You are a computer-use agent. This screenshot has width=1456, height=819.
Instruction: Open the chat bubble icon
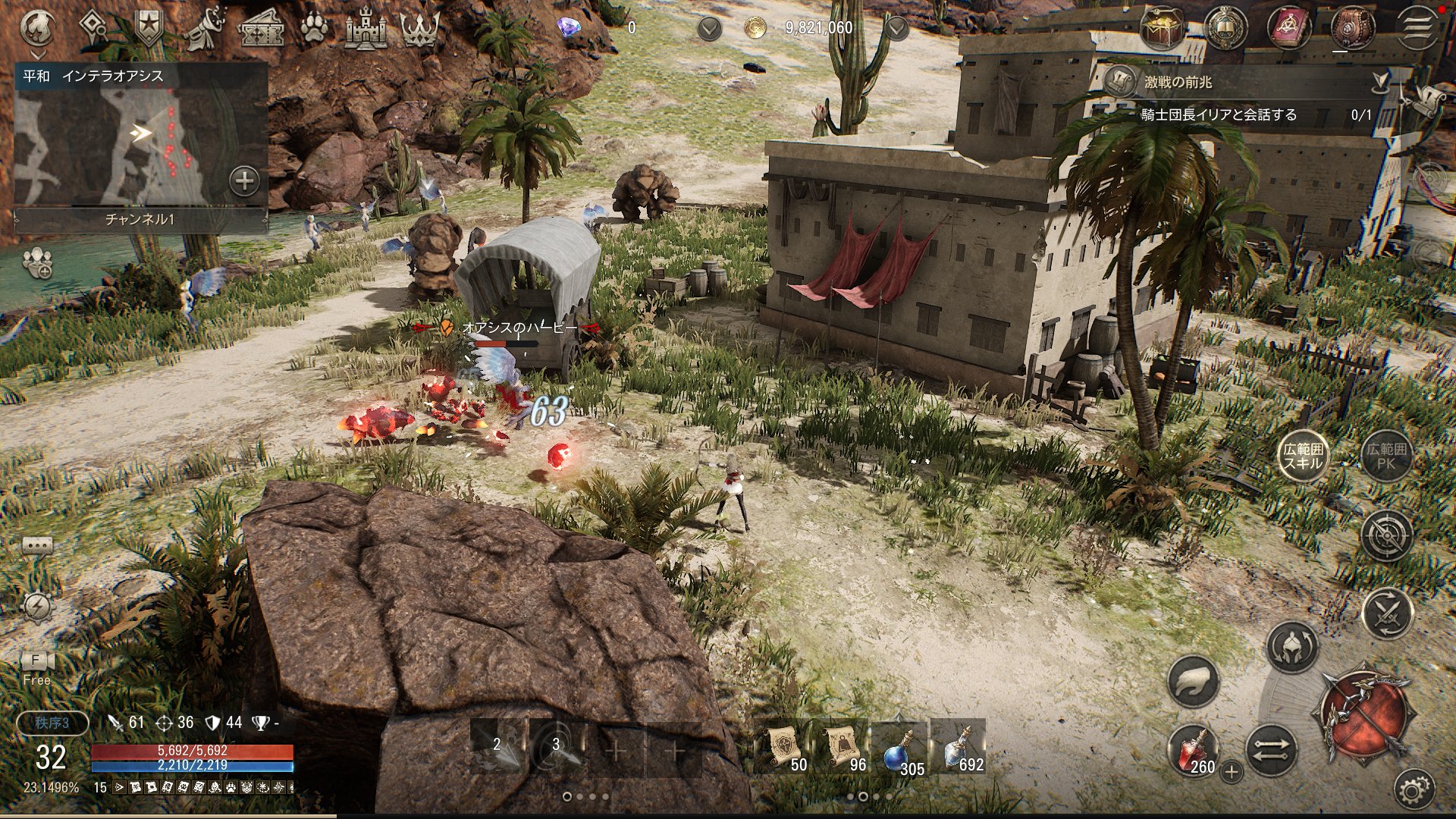click(x=37, y=546)
